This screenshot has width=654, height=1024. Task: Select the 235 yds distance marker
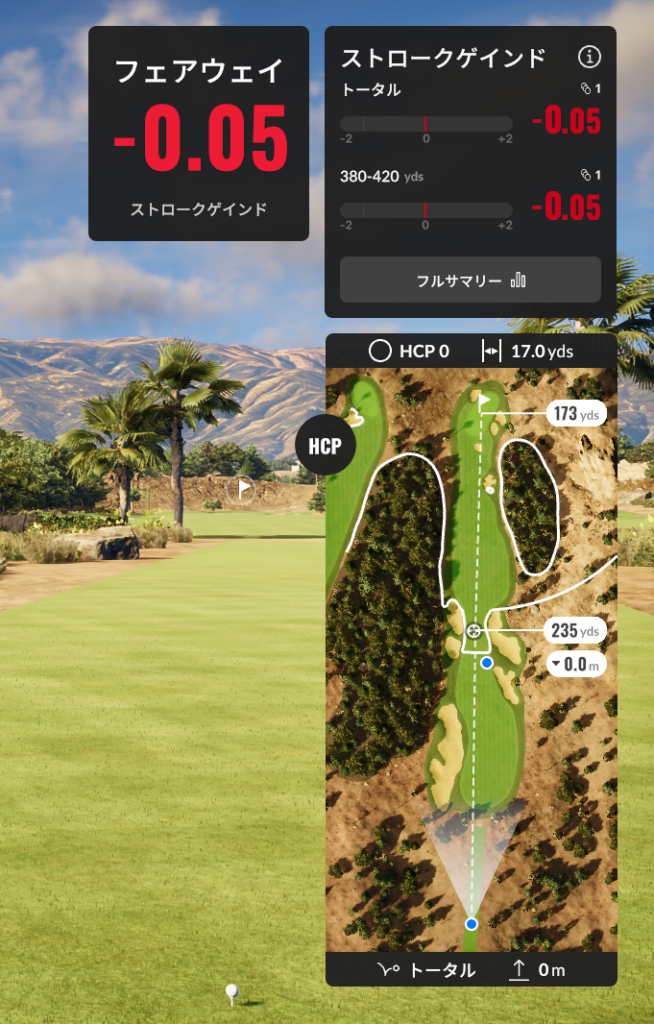click(575, 631)
